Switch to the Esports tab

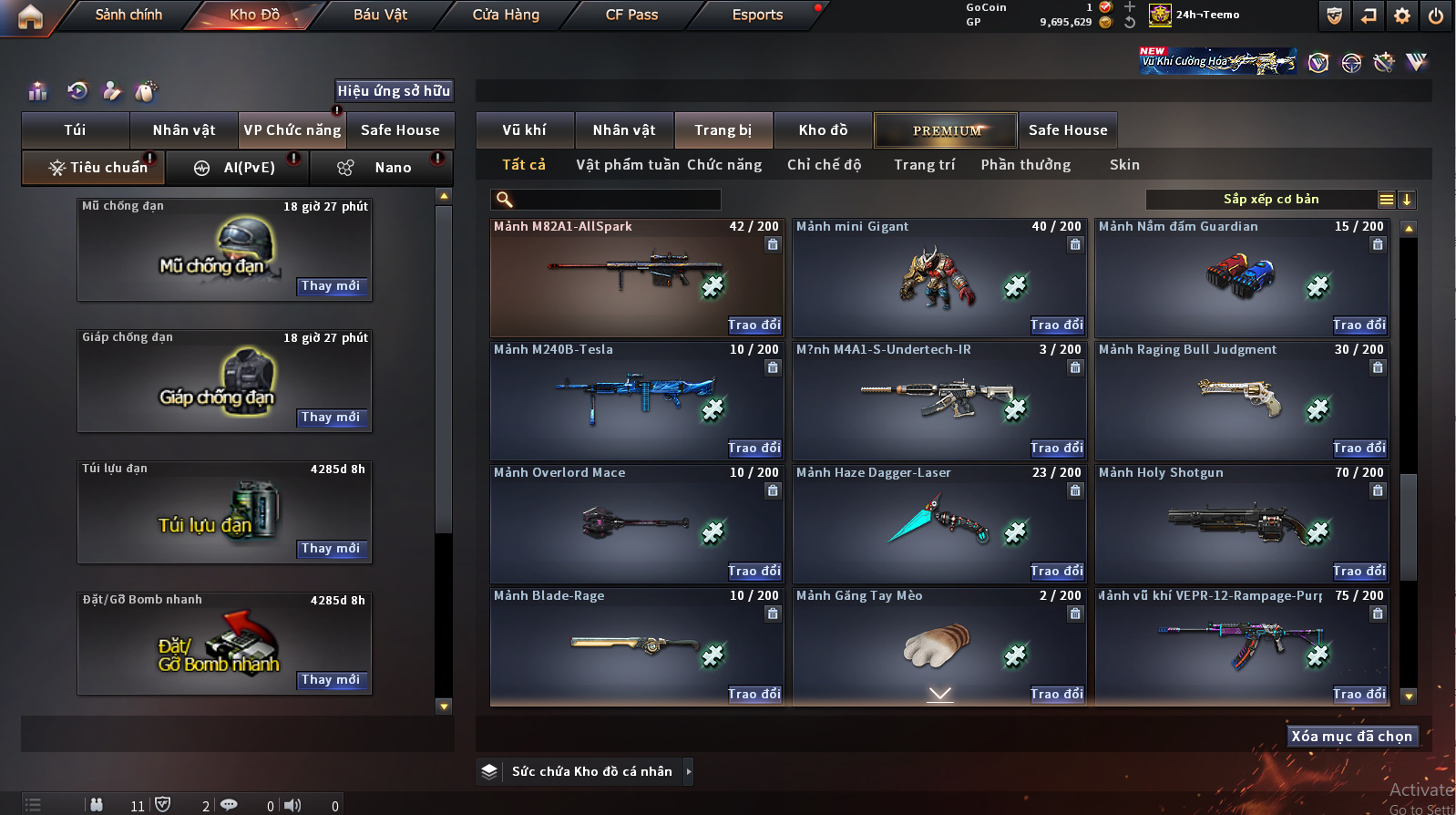pyautogui.click(x=757, y=15)
